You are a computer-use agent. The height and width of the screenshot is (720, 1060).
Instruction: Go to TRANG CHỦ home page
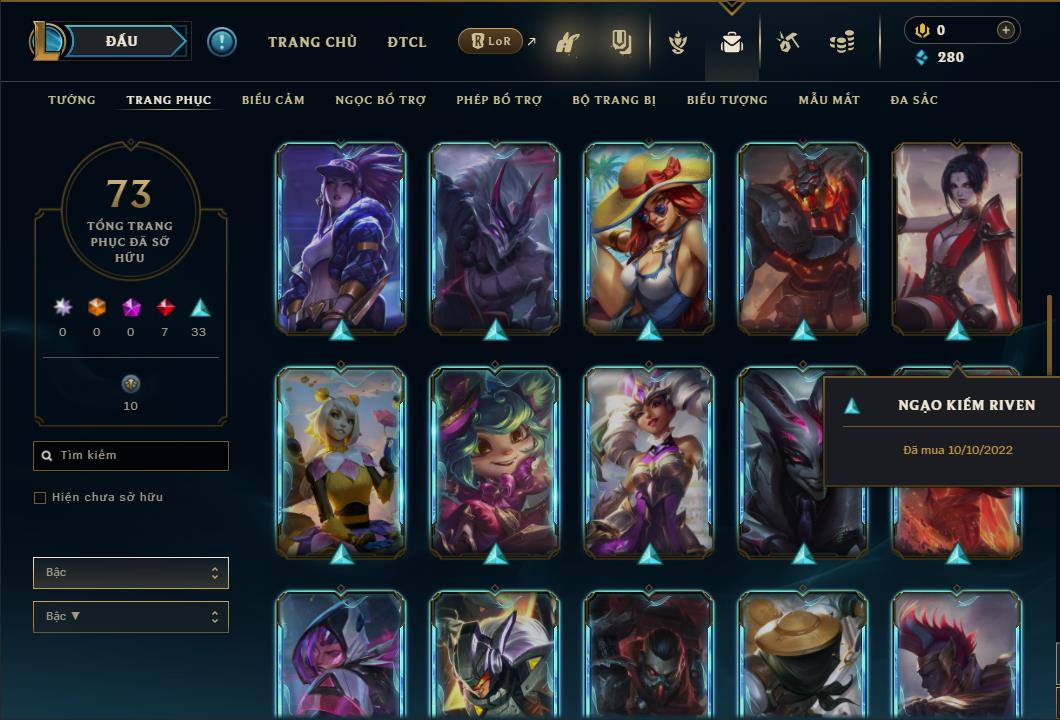pyautogui.click(x=313, y=42)
